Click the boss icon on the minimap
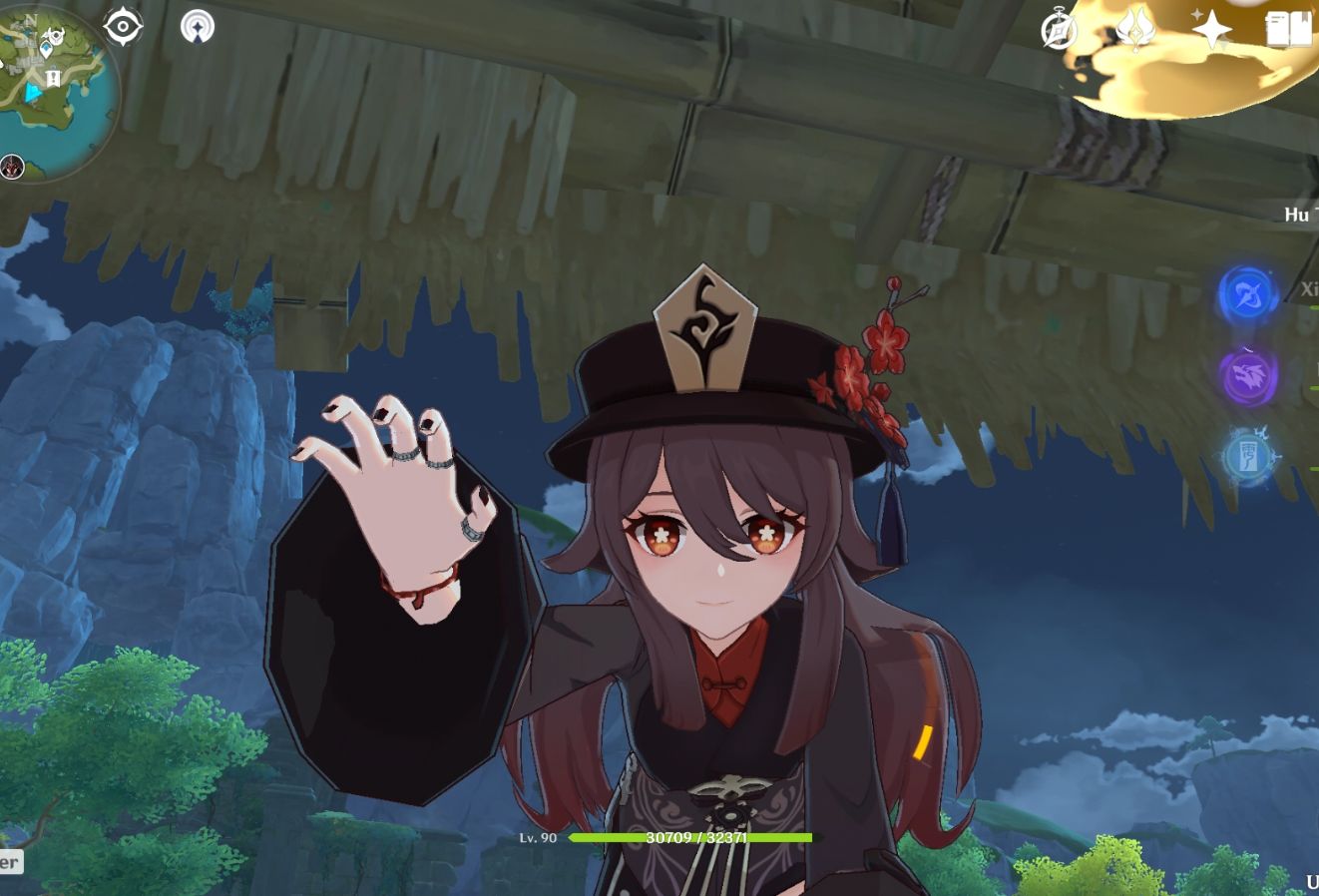Viewport: 1319px width, 896px height. (56, 34)
